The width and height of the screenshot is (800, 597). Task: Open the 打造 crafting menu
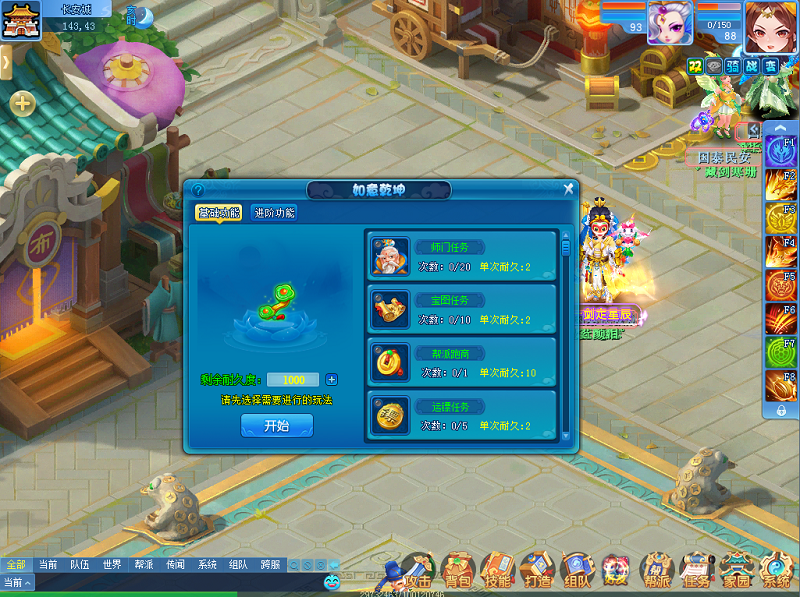click(x=537, y=571)
